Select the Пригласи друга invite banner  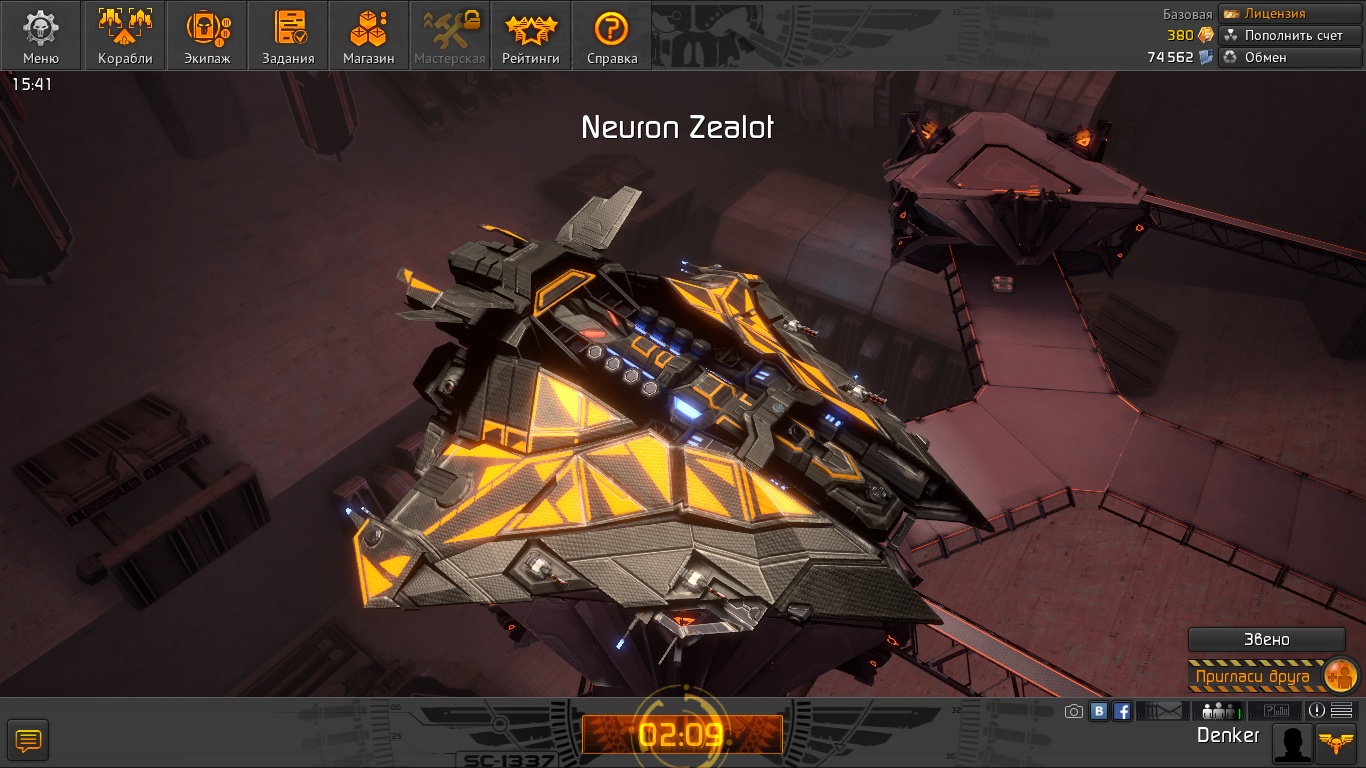(x=1271, y=676)
